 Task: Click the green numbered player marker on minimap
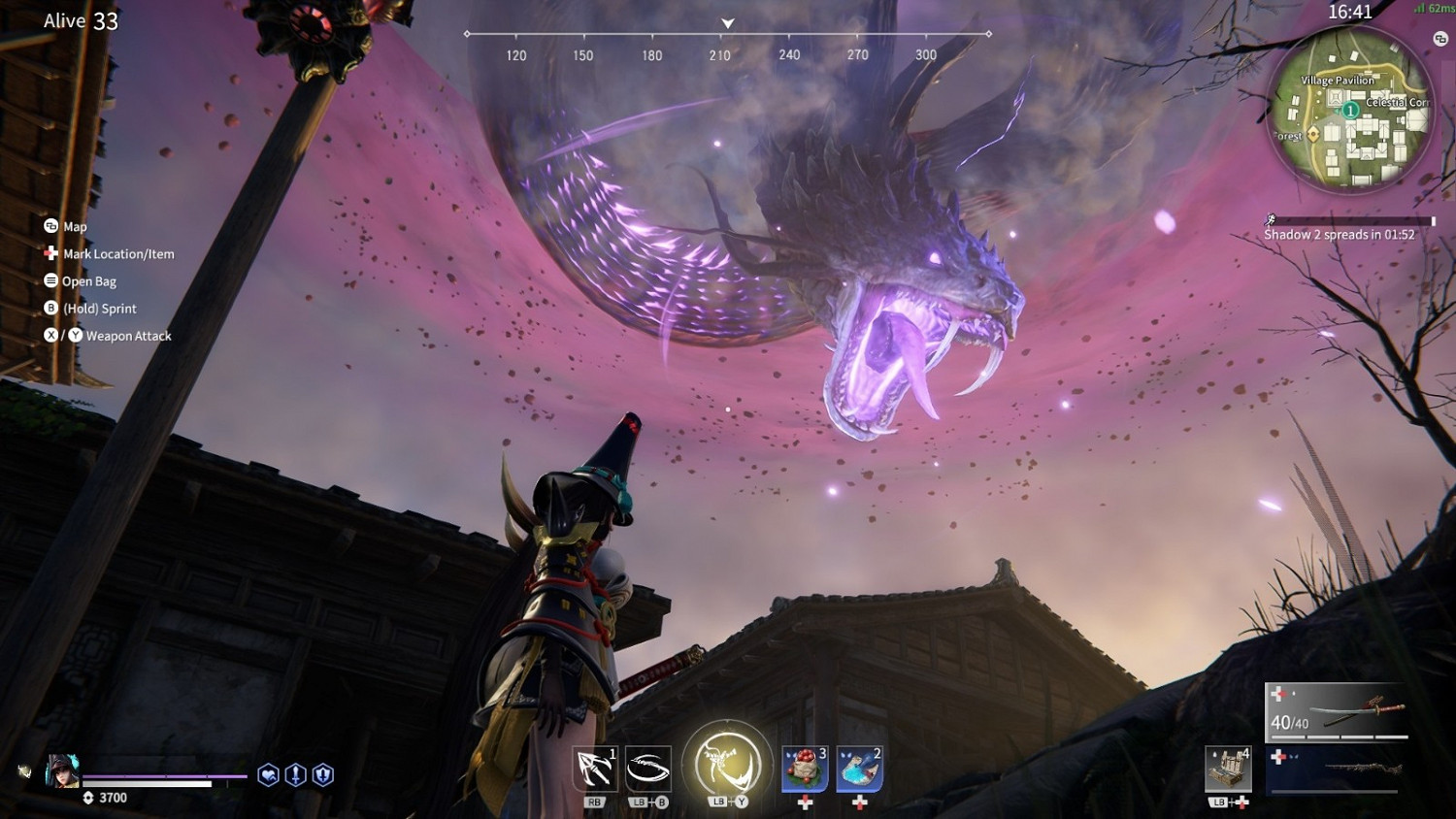1350,111
